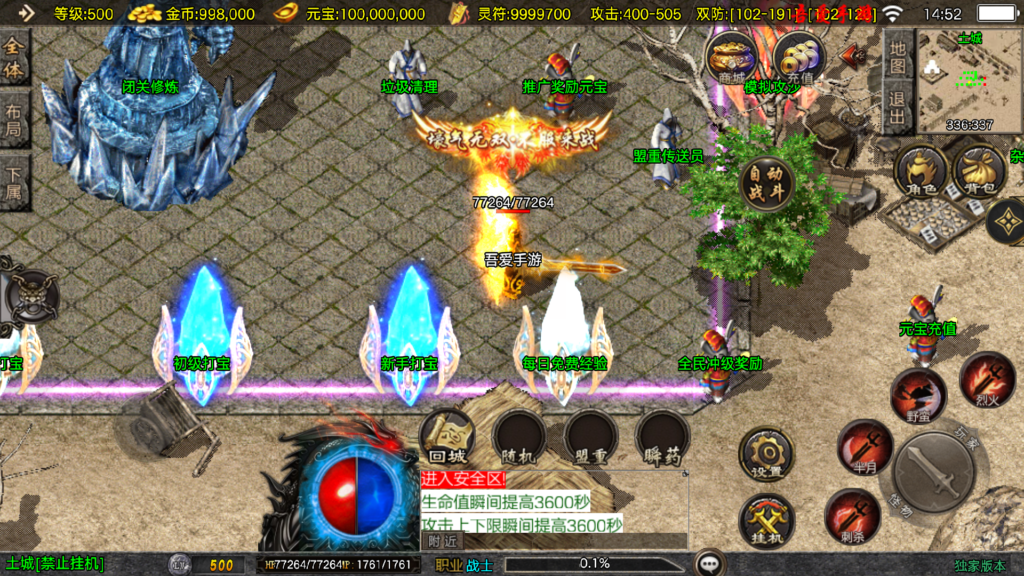1024x576 pixels.
Task: Open the 设置 settings gear
Action: click(766, 455)
